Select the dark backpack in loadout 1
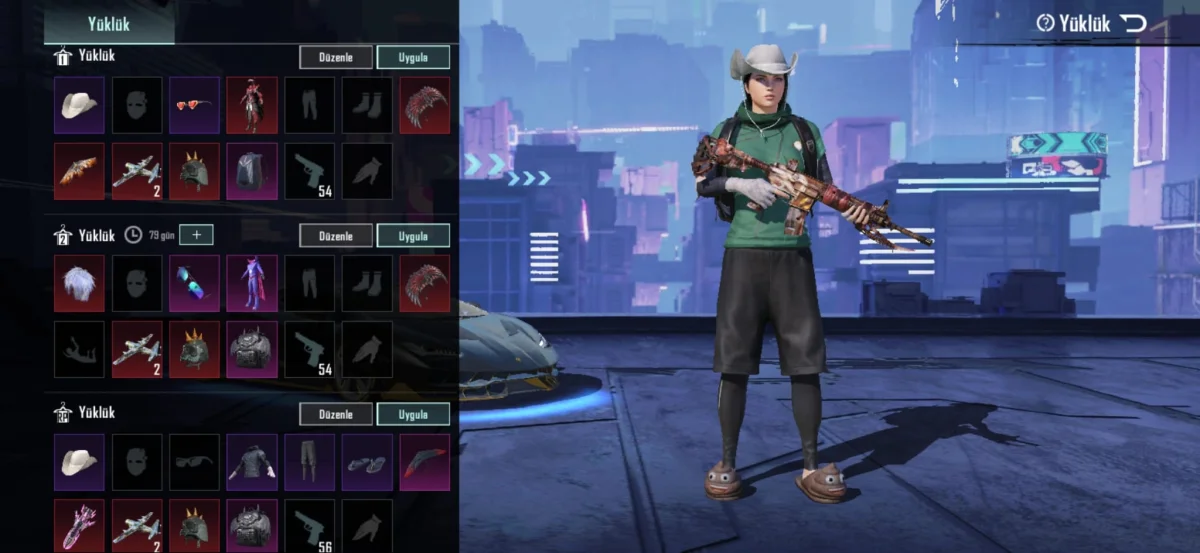Viewport: 1200px width, 553px height. [x=251, y=170]
